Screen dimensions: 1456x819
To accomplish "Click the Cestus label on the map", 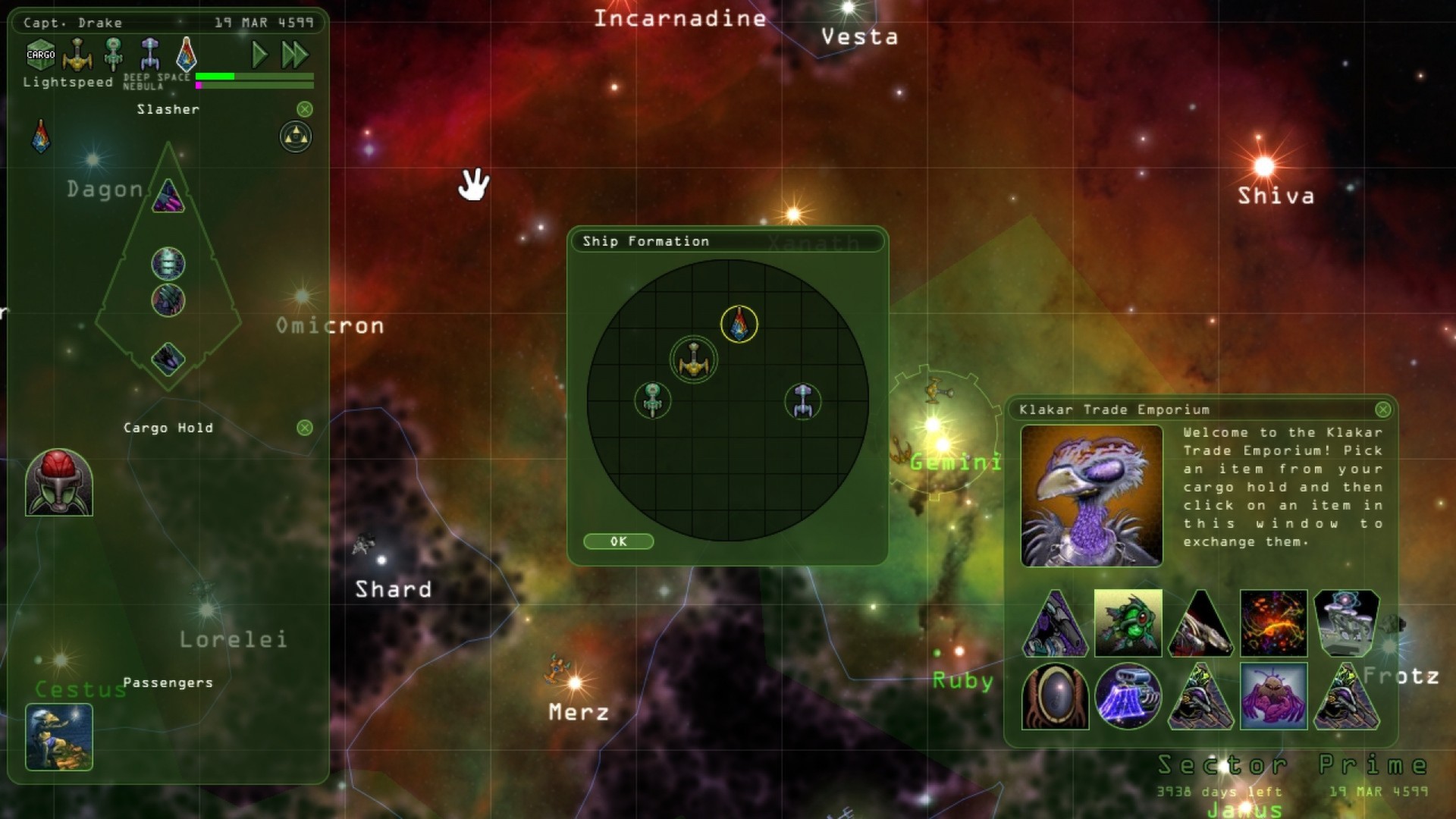I will 80,690.
